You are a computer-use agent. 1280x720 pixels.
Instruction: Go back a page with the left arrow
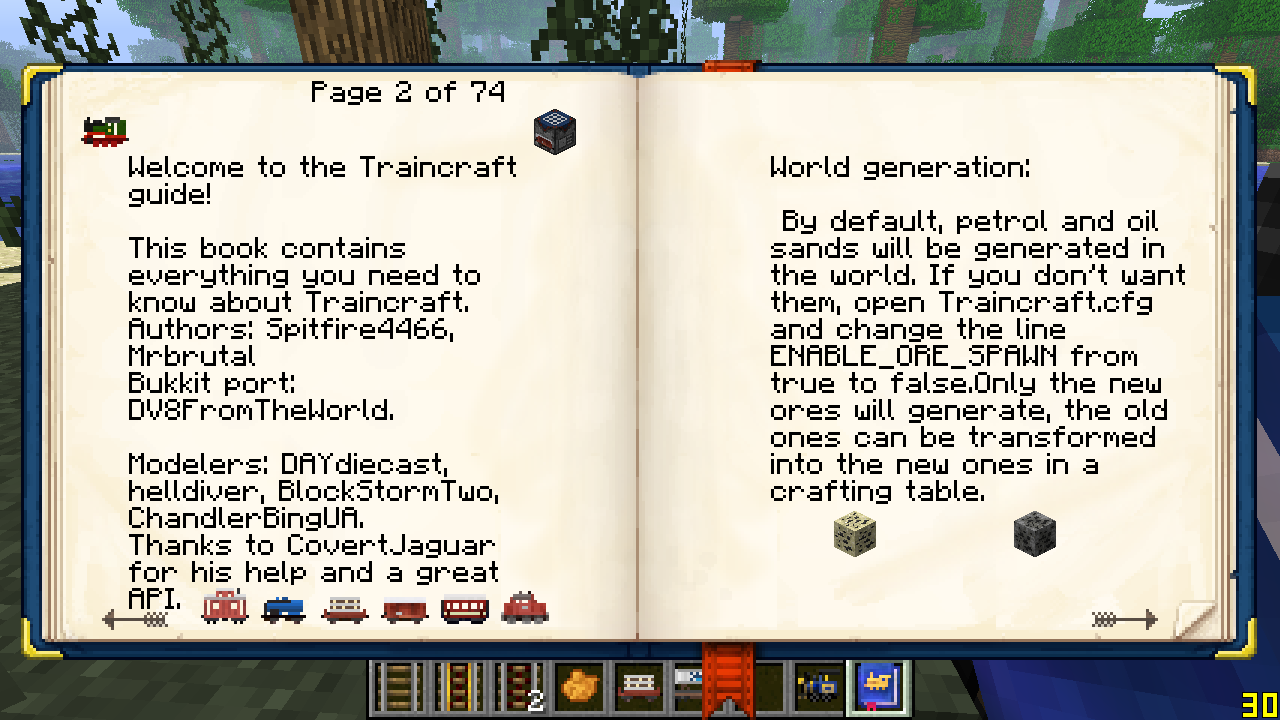tap(135, 620)
